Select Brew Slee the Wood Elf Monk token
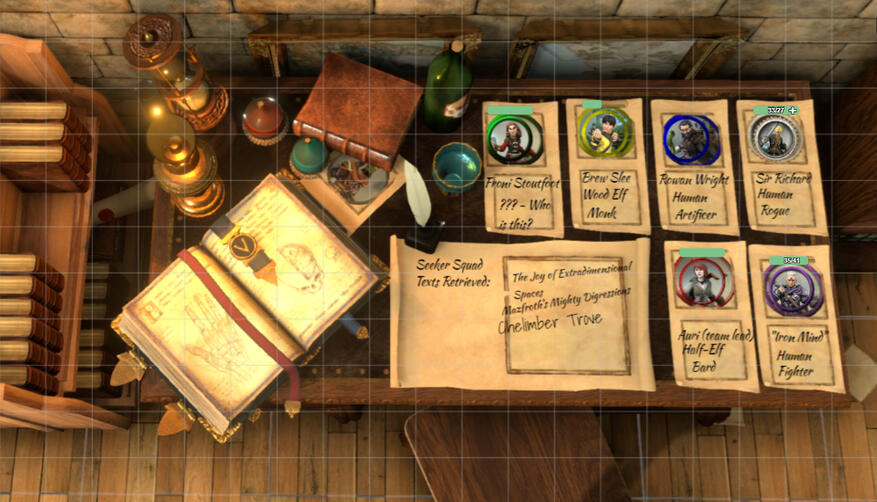Image resolution: width=877 pixels, height=502 pixels. (604, 133)
